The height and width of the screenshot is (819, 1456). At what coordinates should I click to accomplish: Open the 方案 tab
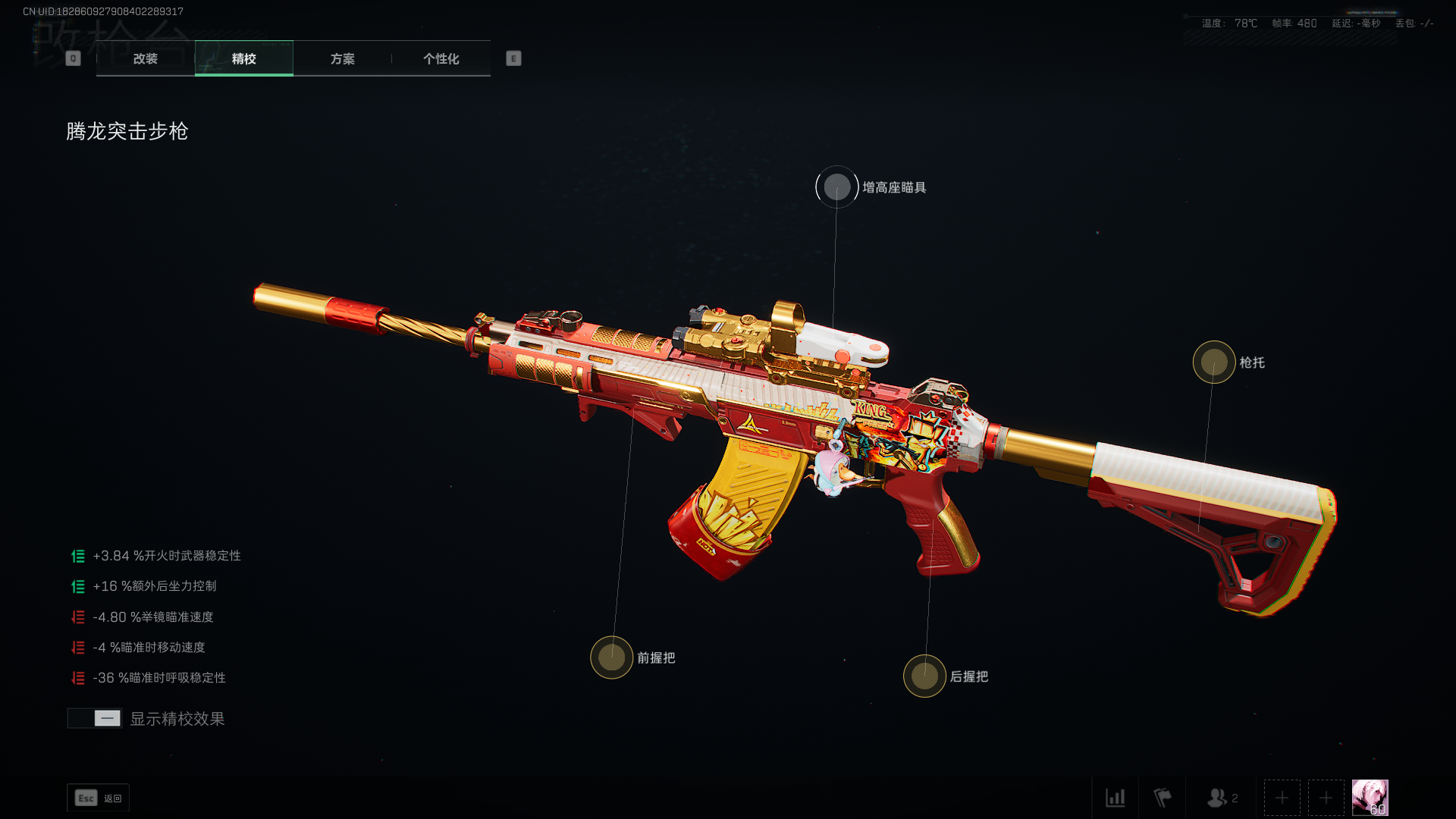[342, 58]
